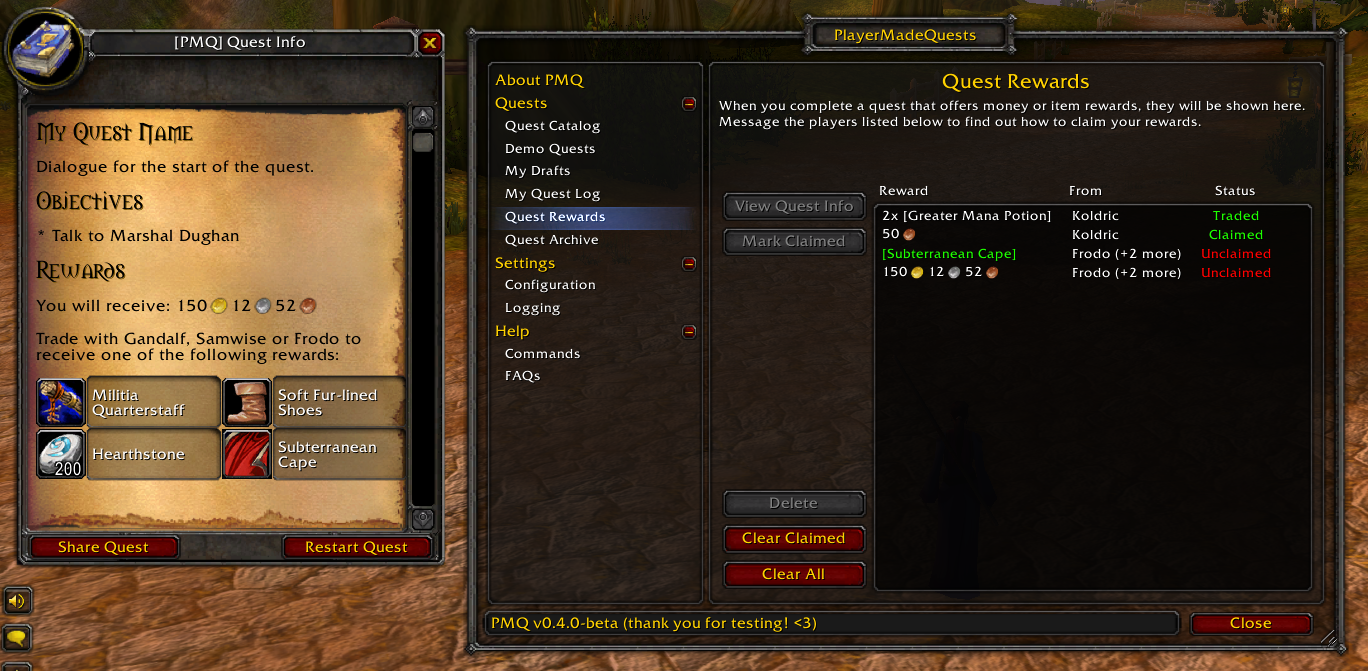Open the FAQs help page
The width and height of the screenshot is (1368, 671).
tap(522, 376)
